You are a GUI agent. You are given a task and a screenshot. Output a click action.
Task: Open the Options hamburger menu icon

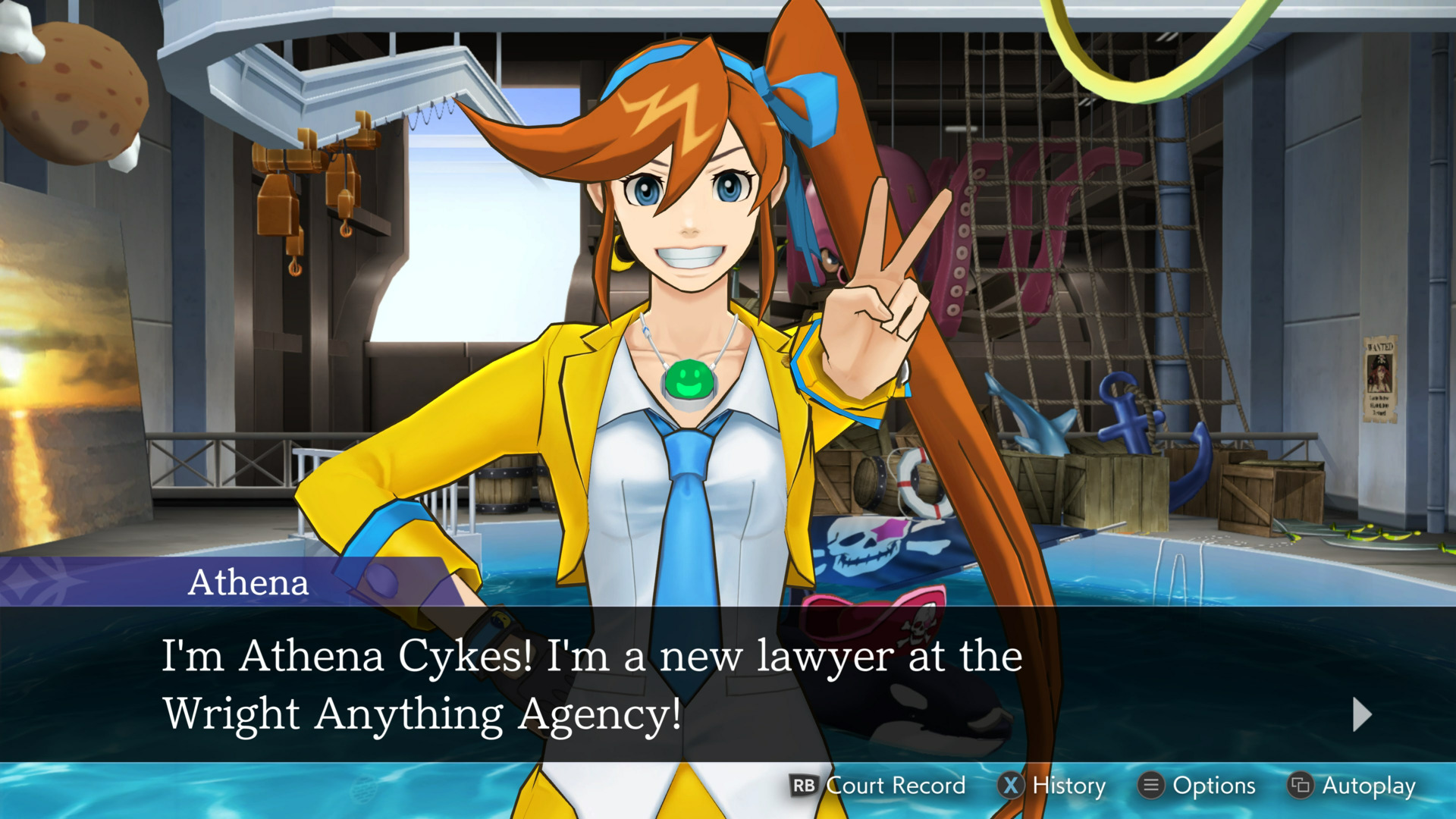pyautogui.click(x=1150, y=786)
